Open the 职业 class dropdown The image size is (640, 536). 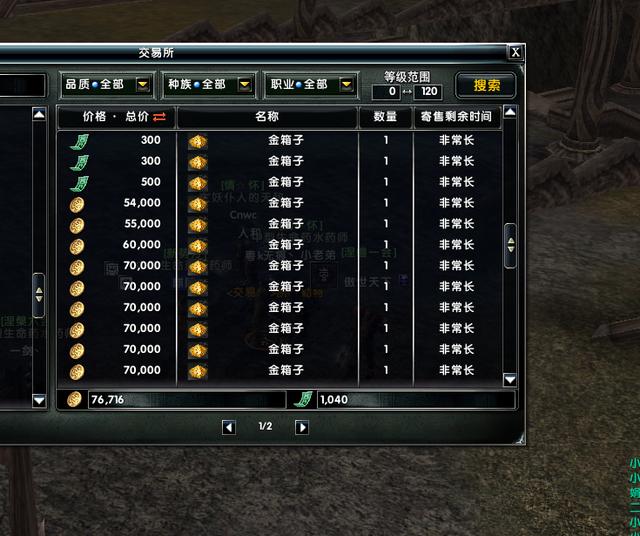347,85
